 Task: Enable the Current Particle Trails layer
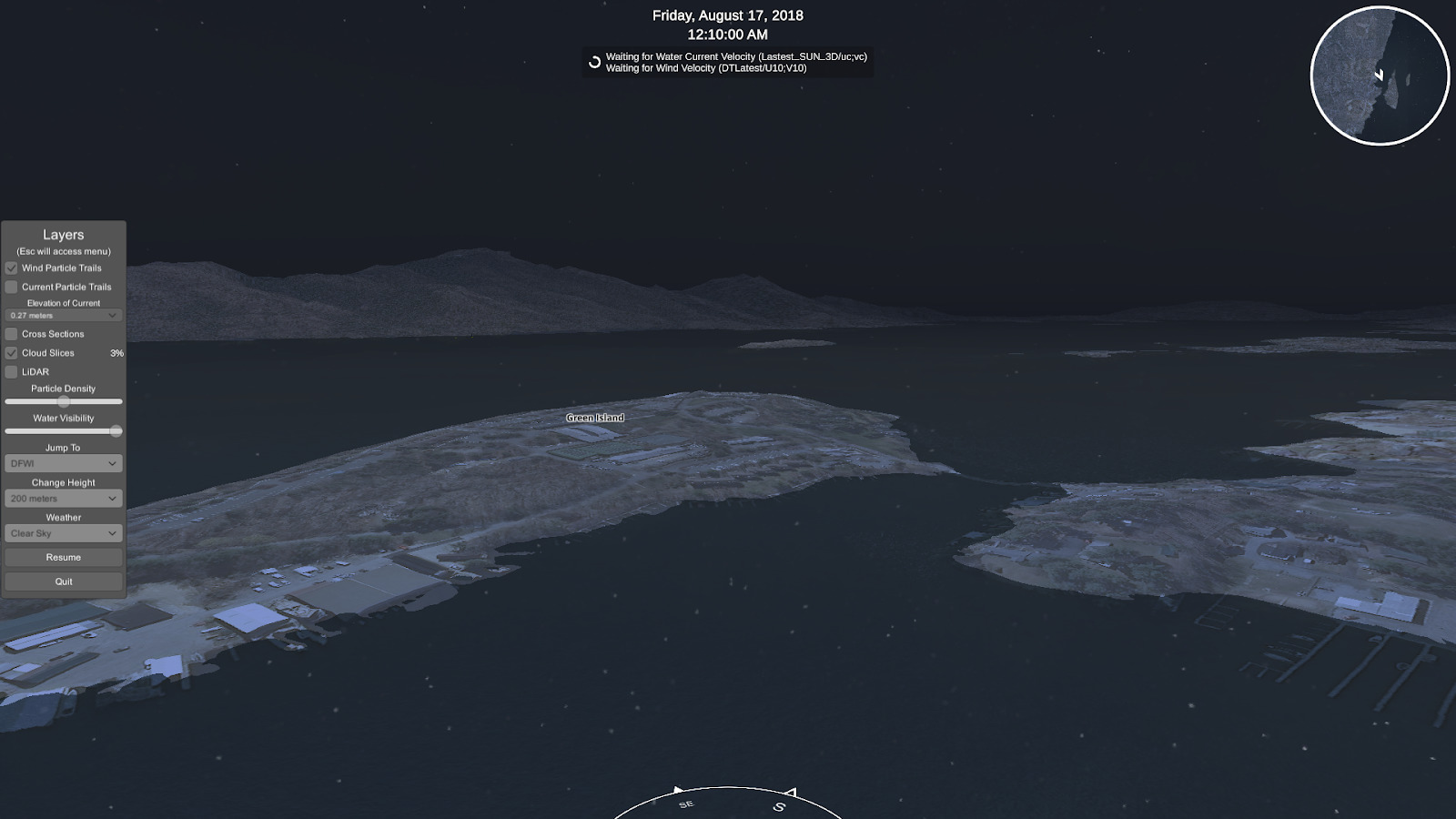tap(12, 287)
